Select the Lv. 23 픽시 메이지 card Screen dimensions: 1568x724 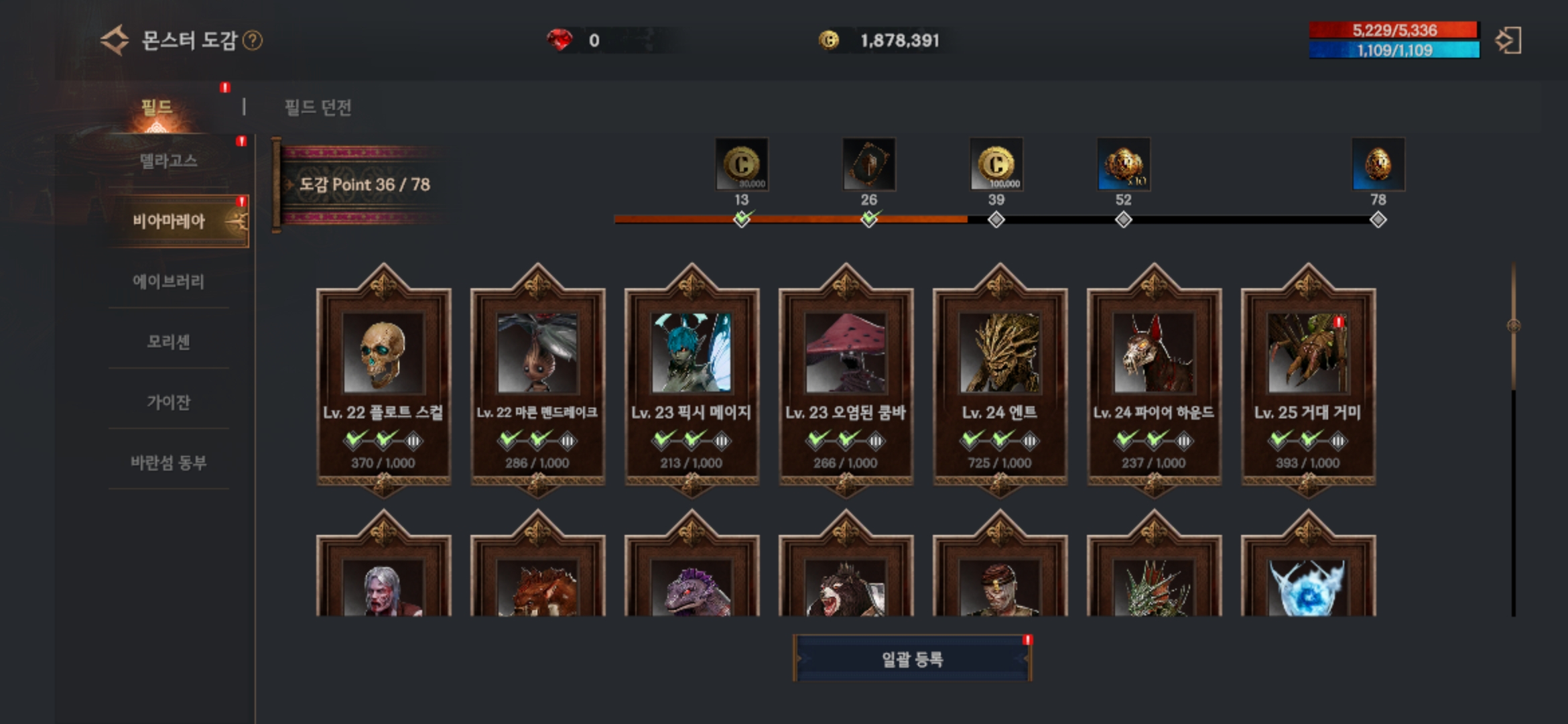(x=692, y=382)
